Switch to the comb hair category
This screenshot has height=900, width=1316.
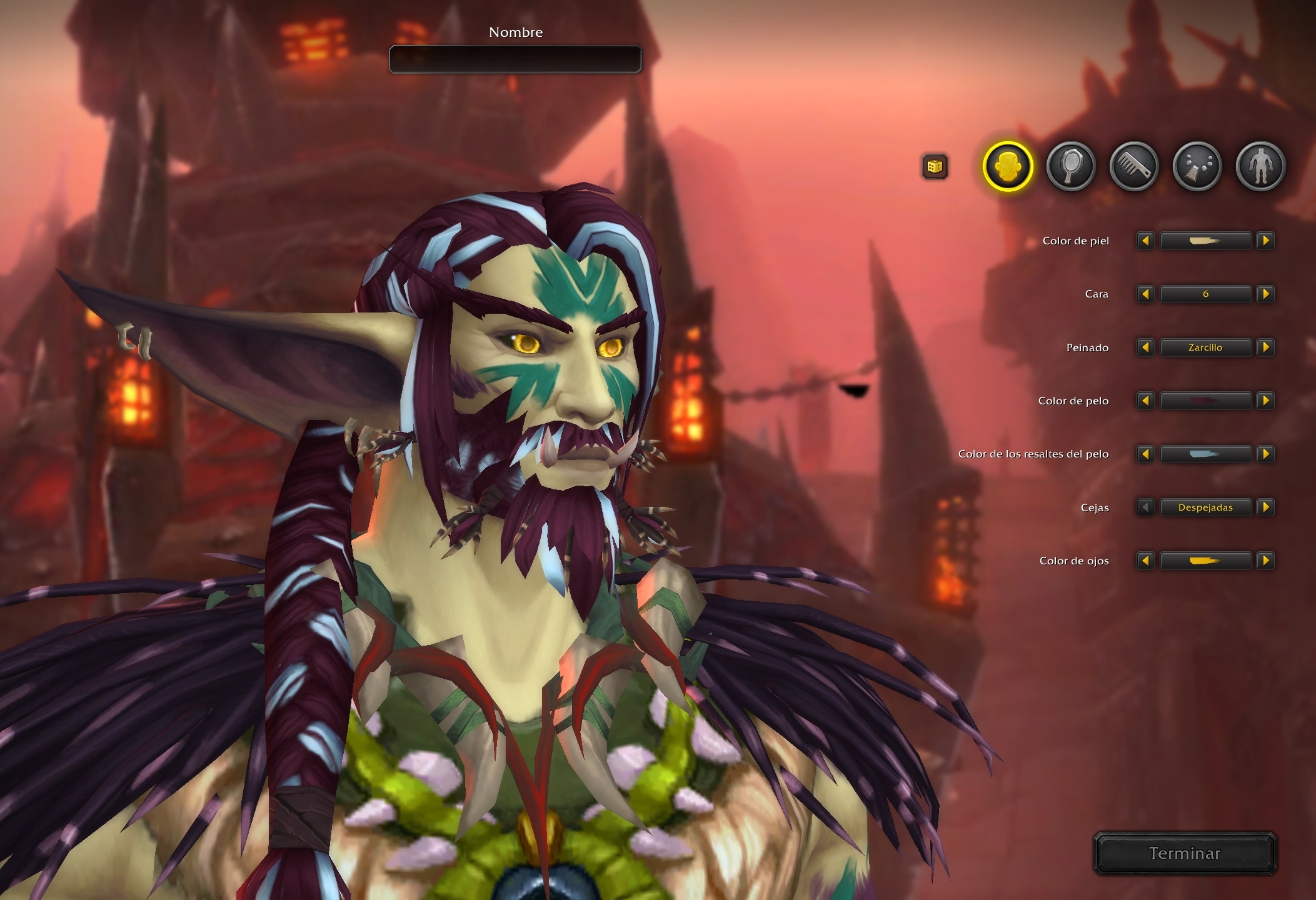pos(1134,166)
